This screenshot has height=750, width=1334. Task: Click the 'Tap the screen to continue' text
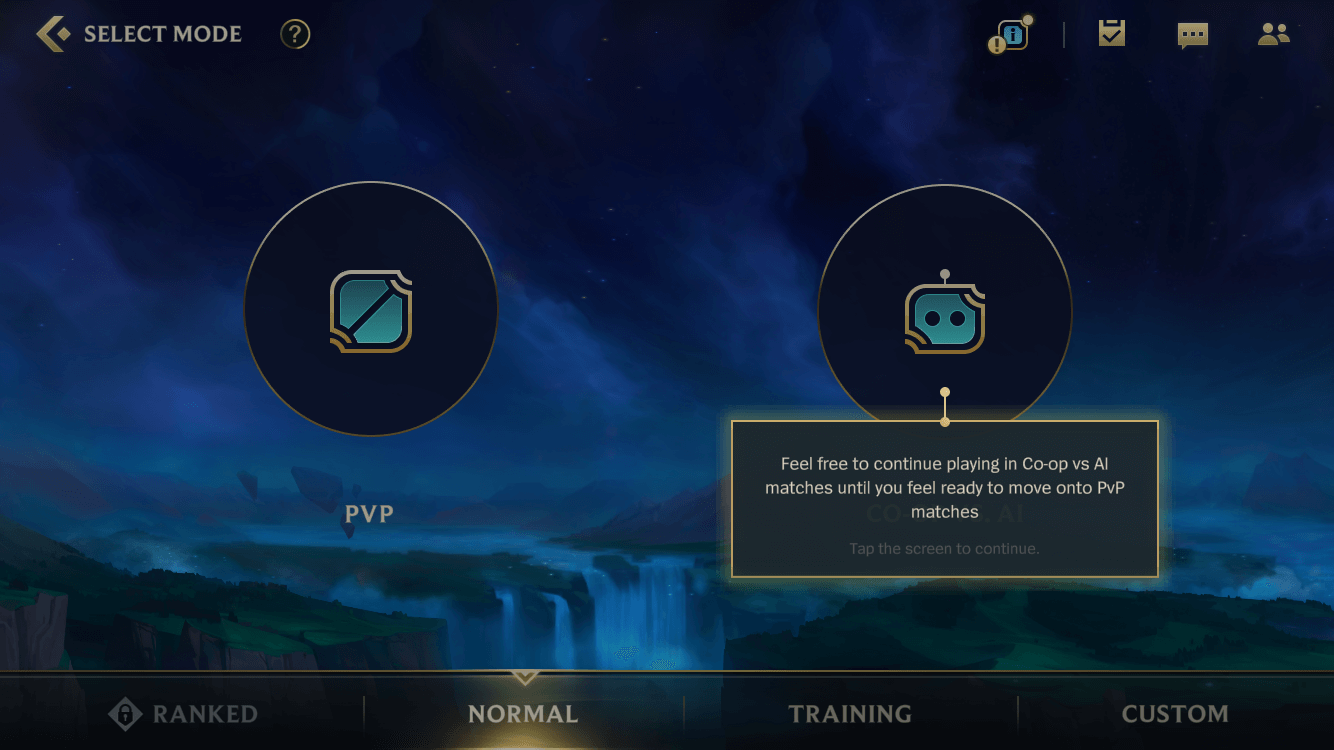pyautogui.click(x=944, y=548)
